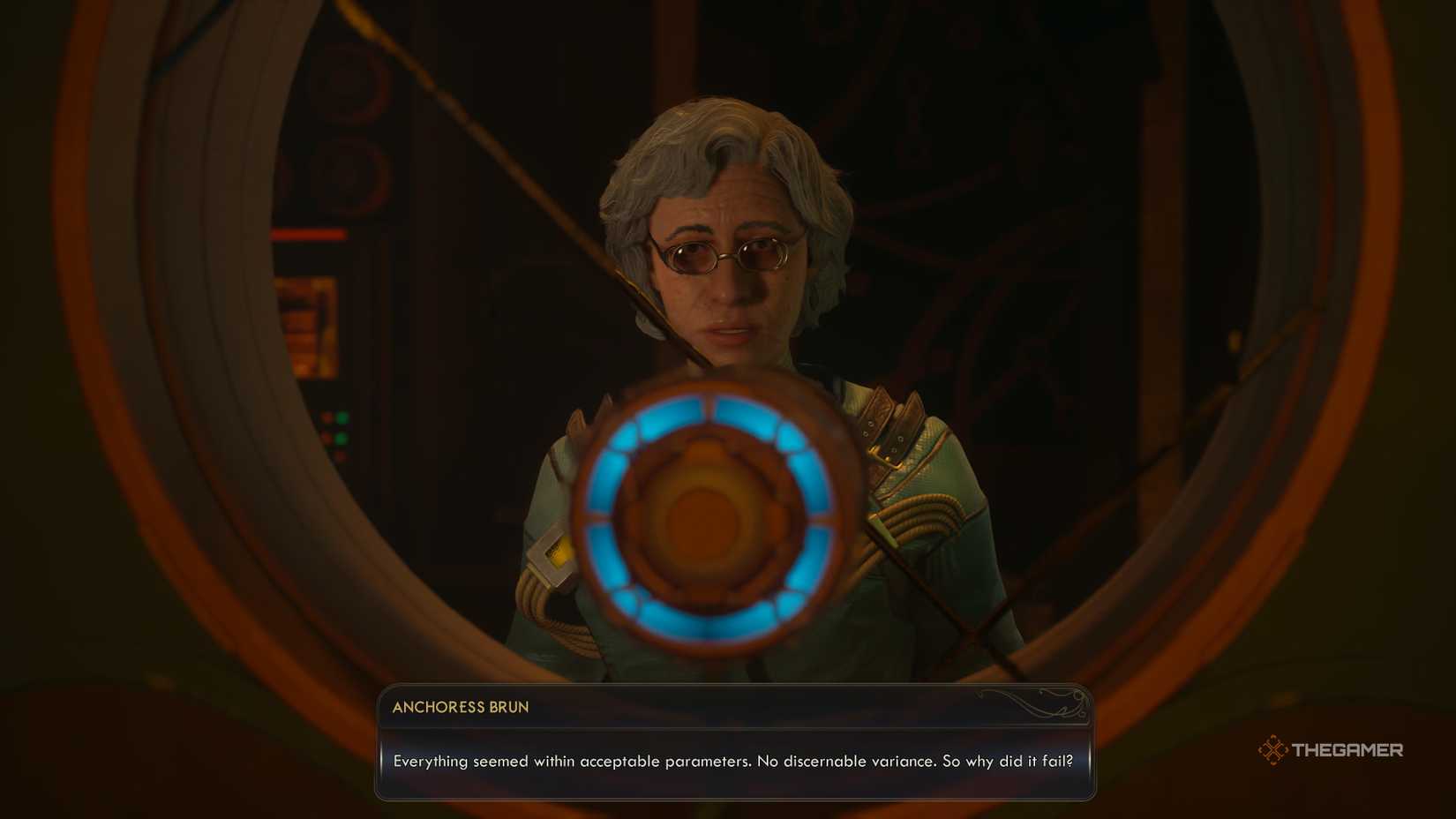Click the THEGAMER logo icon

tap(1273, 750)
